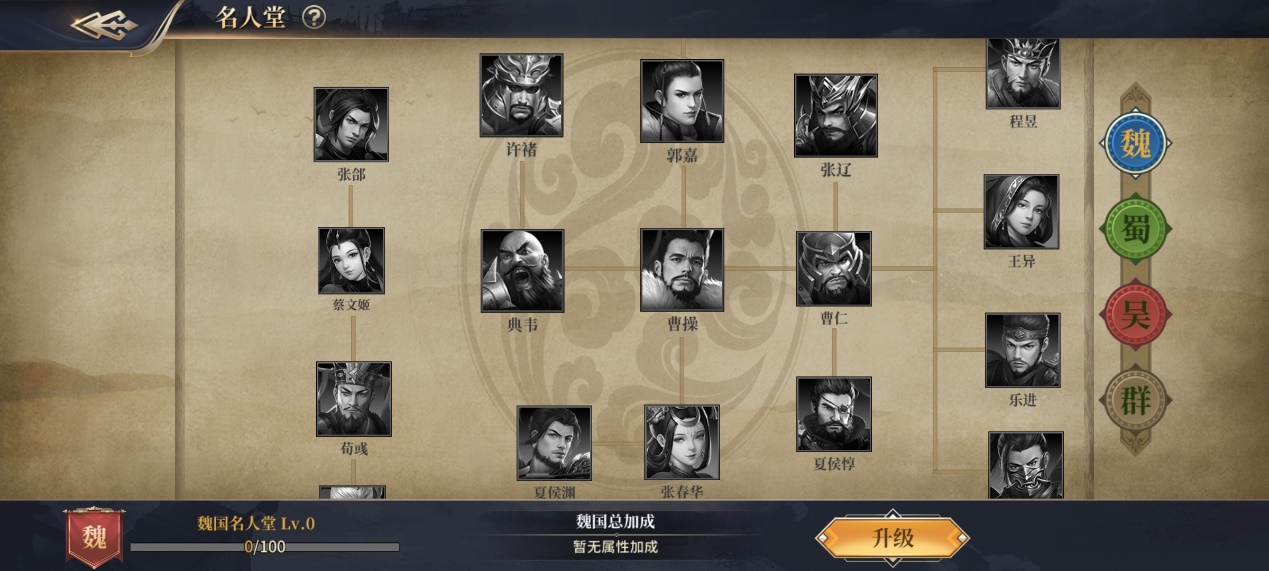1269x571 pixels.
Task: Select the 荀彧 hero portrait
Action: (354, 399)
